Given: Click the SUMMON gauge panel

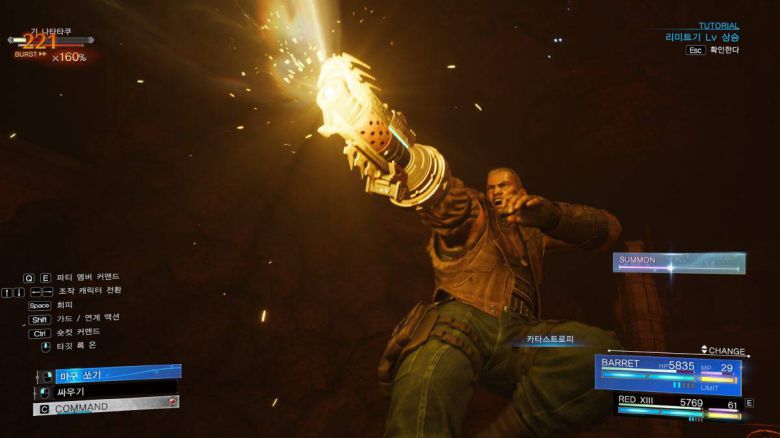Looking at the screenshot, I should 678,262.
